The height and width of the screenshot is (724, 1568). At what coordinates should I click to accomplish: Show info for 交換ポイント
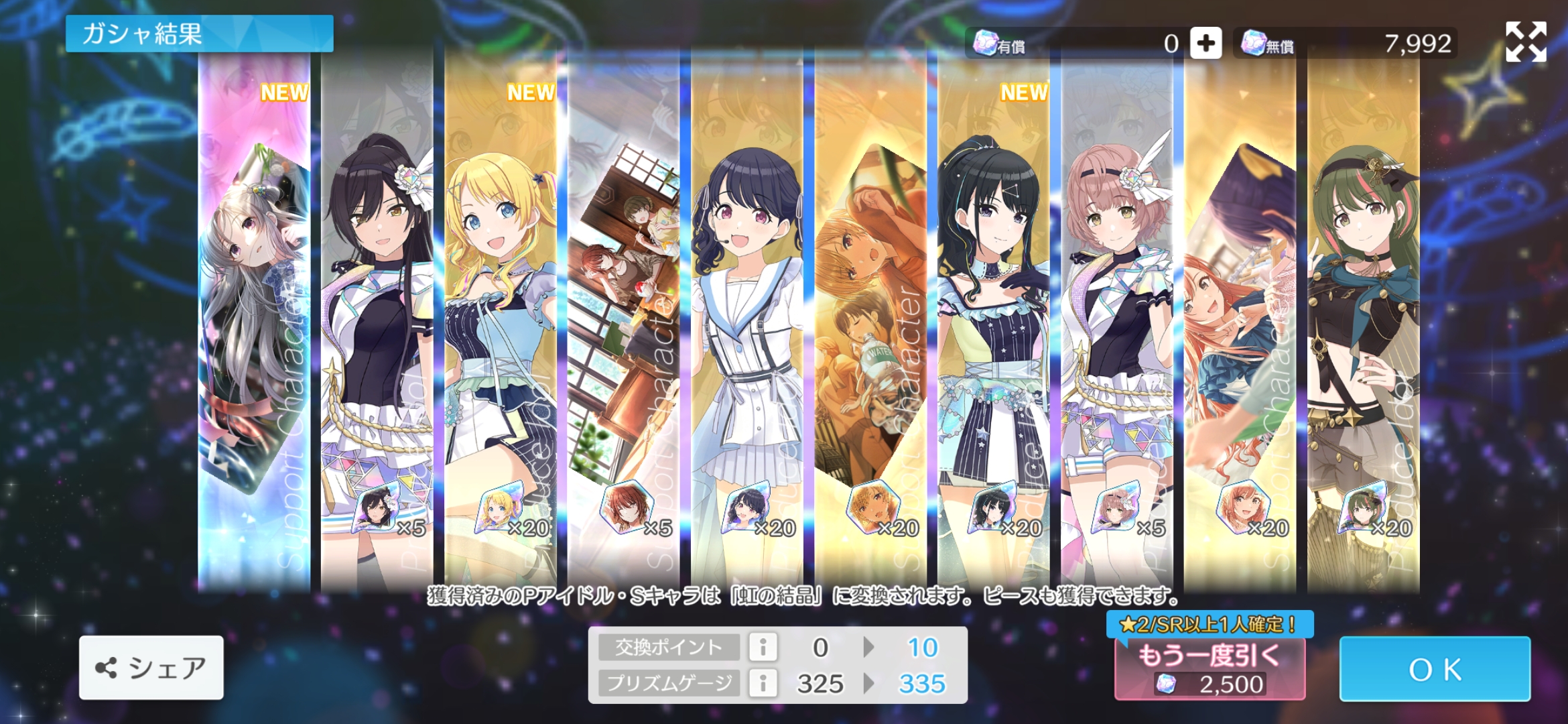point(763,647)
